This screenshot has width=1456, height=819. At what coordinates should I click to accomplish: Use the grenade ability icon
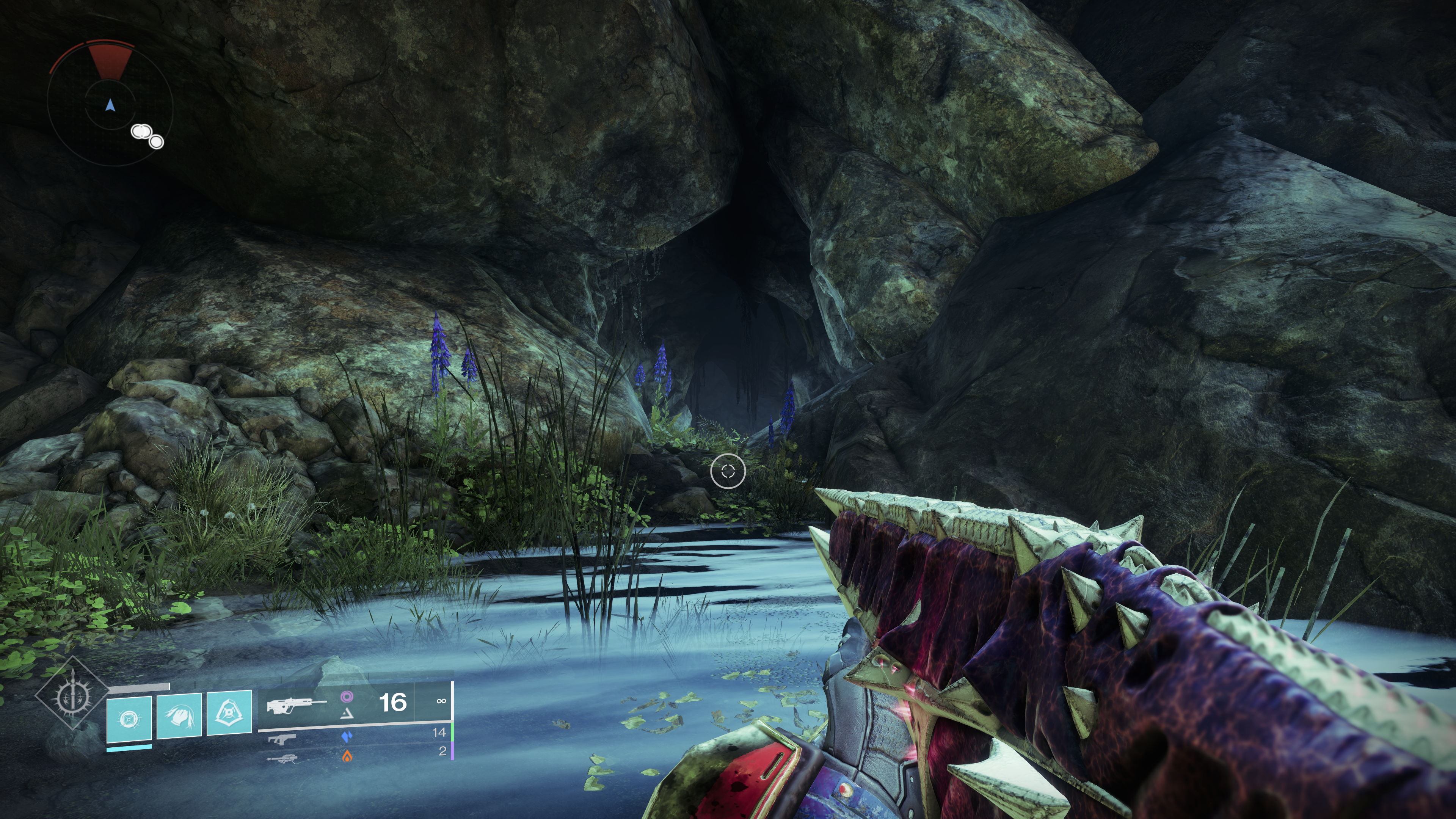129,719
